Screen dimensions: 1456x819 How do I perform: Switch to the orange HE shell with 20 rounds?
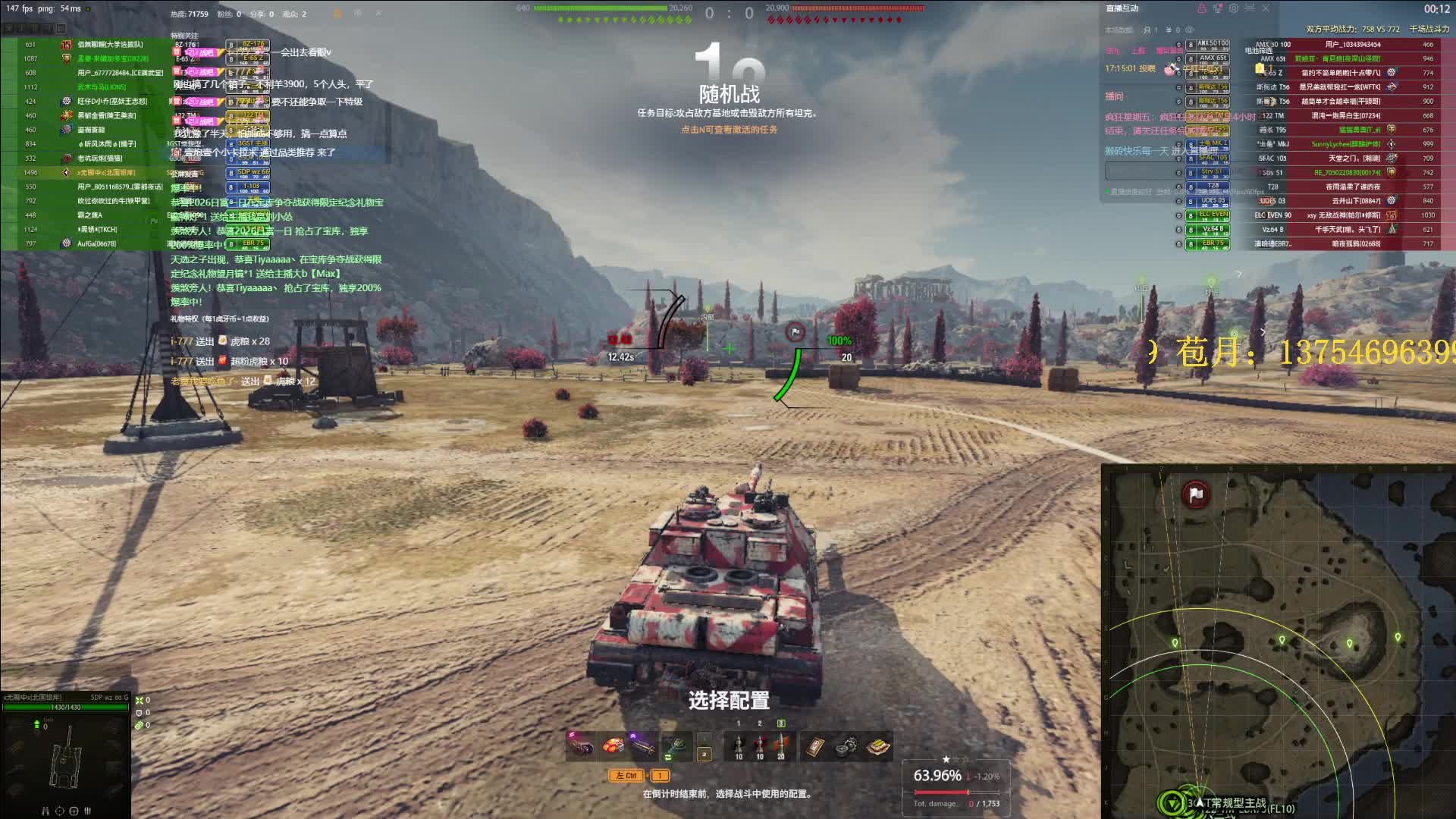point(781,746)
